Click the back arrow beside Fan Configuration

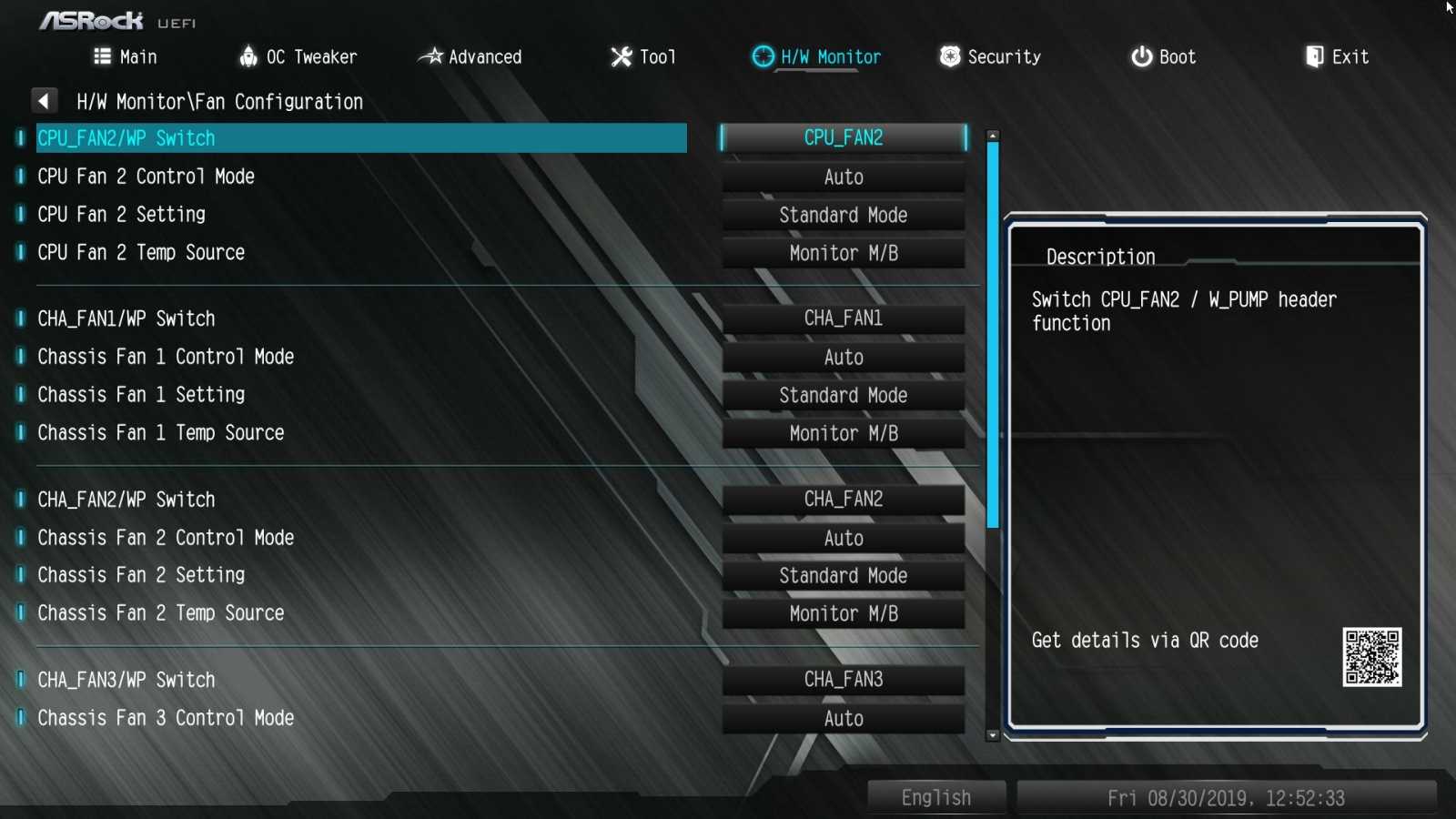44,101
